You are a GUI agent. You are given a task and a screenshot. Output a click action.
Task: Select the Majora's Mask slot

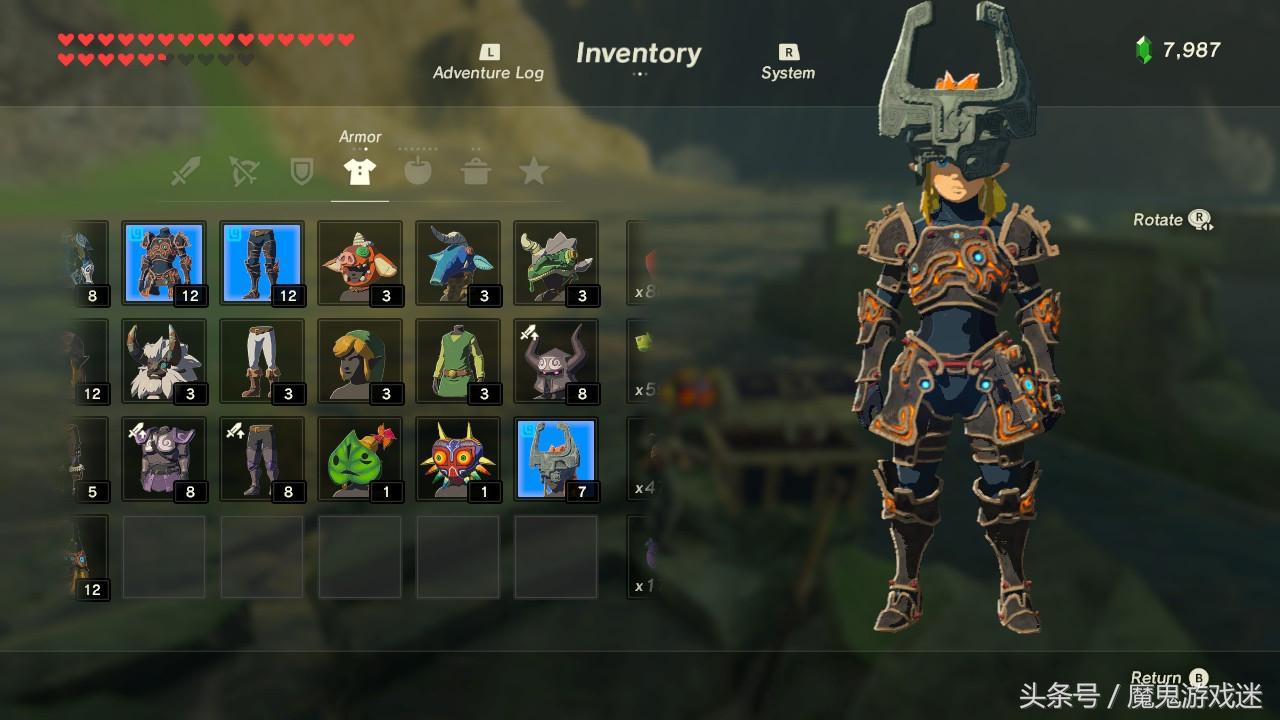pos(458,459)
